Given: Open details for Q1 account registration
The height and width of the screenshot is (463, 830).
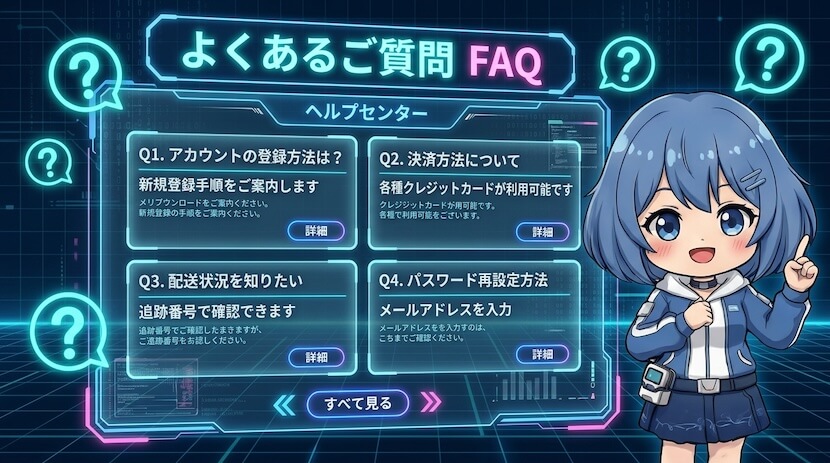Looking at the screenshot, I should click(x=316, y=231).
